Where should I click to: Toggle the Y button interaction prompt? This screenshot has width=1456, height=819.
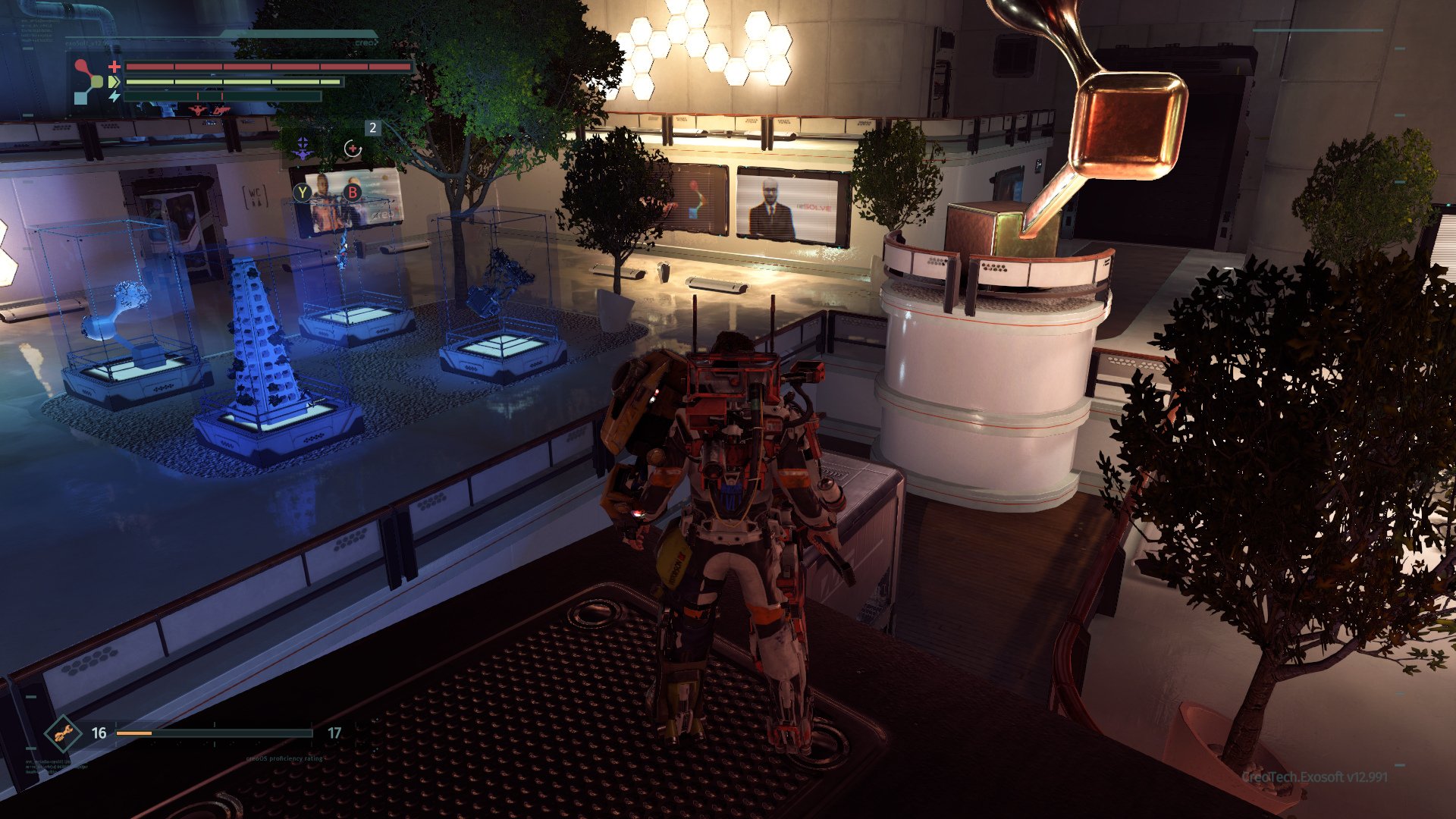coord(303,193)
